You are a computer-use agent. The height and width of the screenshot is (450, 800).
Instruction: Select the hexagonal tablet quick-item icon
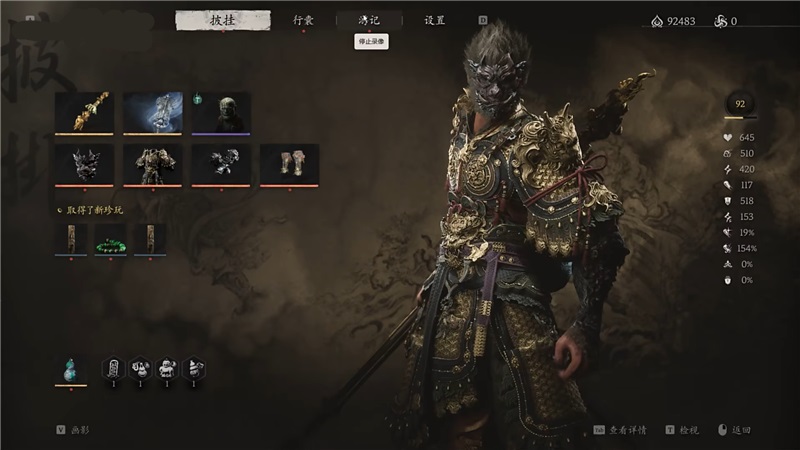[113, 370]
